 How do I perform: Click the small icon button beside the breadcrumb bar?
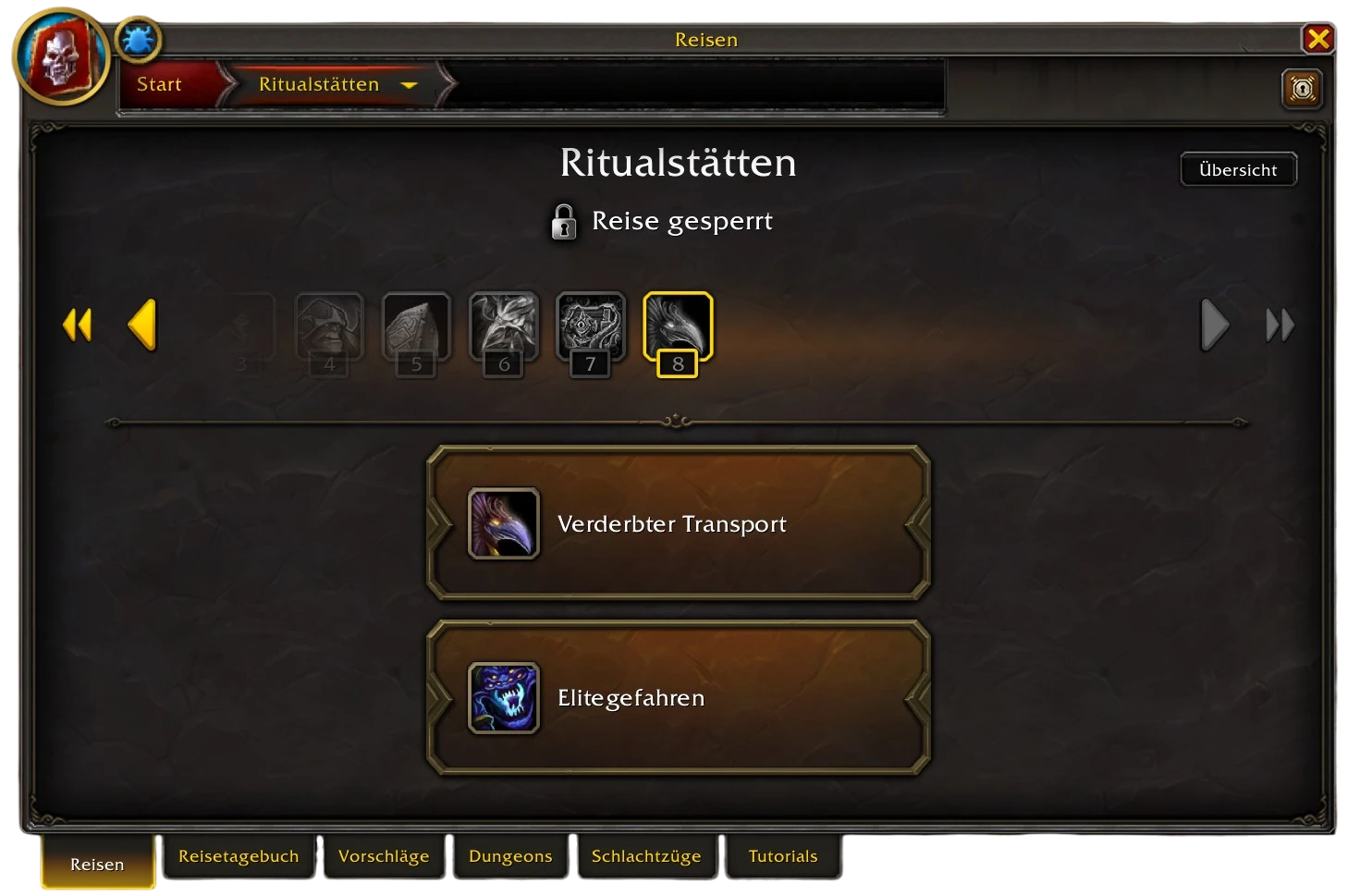1302,89
